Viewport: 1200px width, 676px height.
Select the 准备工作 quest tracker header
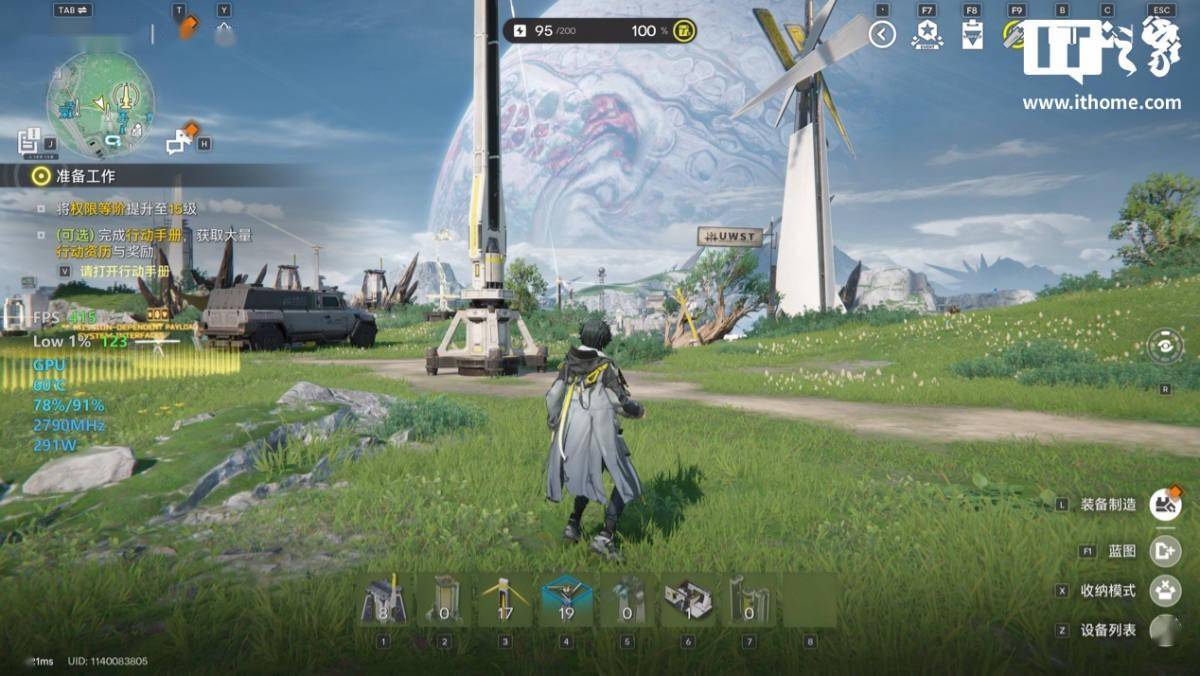click(x=86, y=176)
